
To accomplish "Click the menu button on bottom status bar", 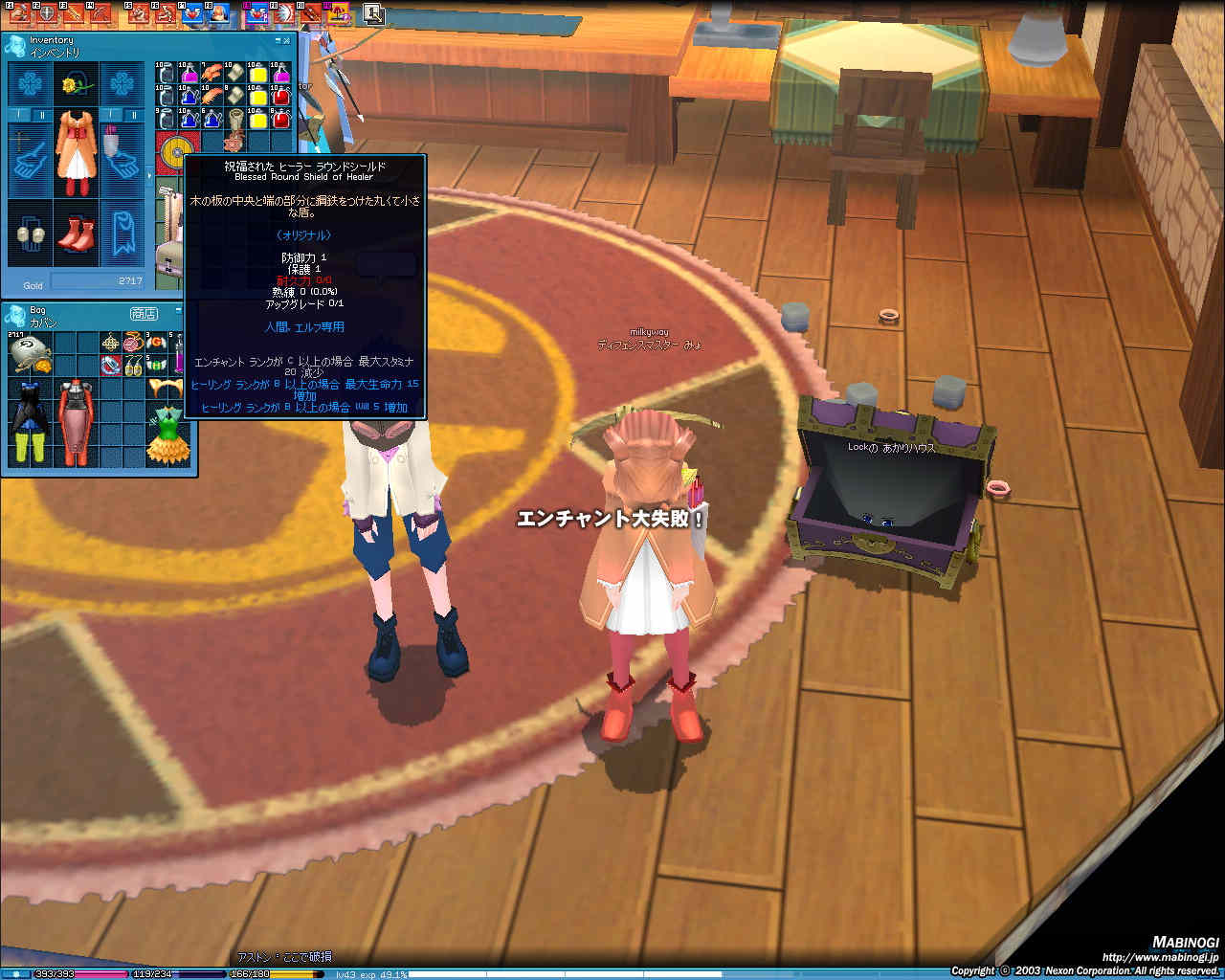I will (x=16, y=974).
